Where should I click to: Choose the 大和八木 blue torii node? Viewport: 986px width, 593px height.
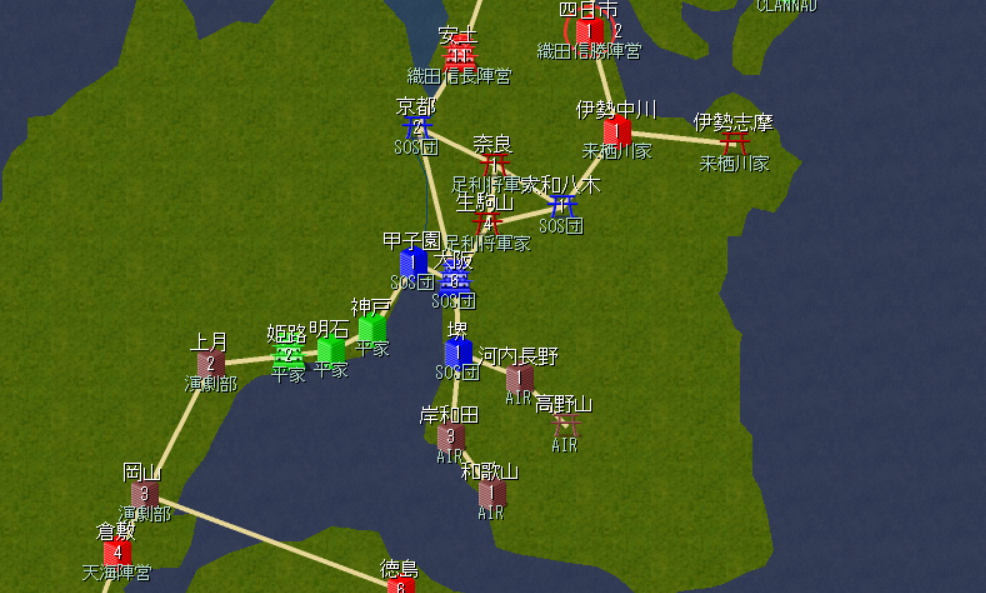coord(562,206)
